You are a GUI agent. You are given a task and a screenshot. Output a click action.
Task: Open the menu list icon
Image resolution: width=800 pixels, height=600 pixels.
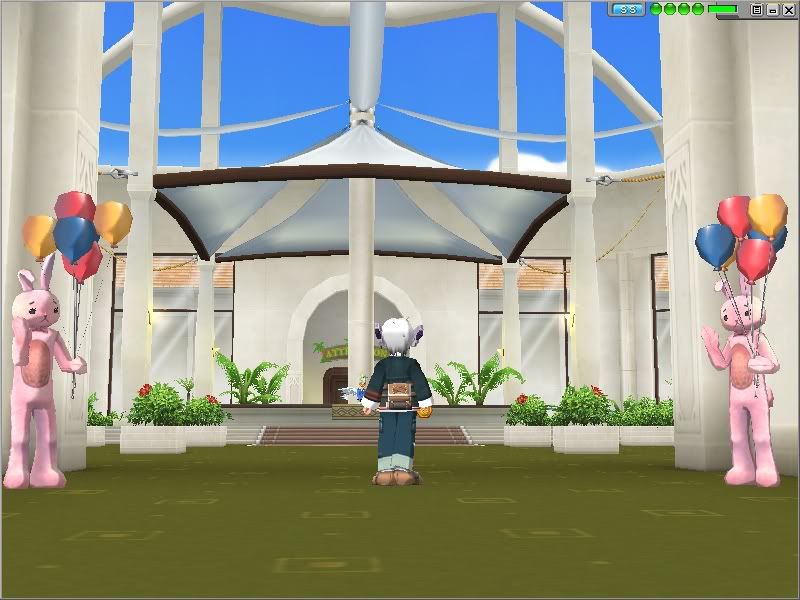(757, 9)
